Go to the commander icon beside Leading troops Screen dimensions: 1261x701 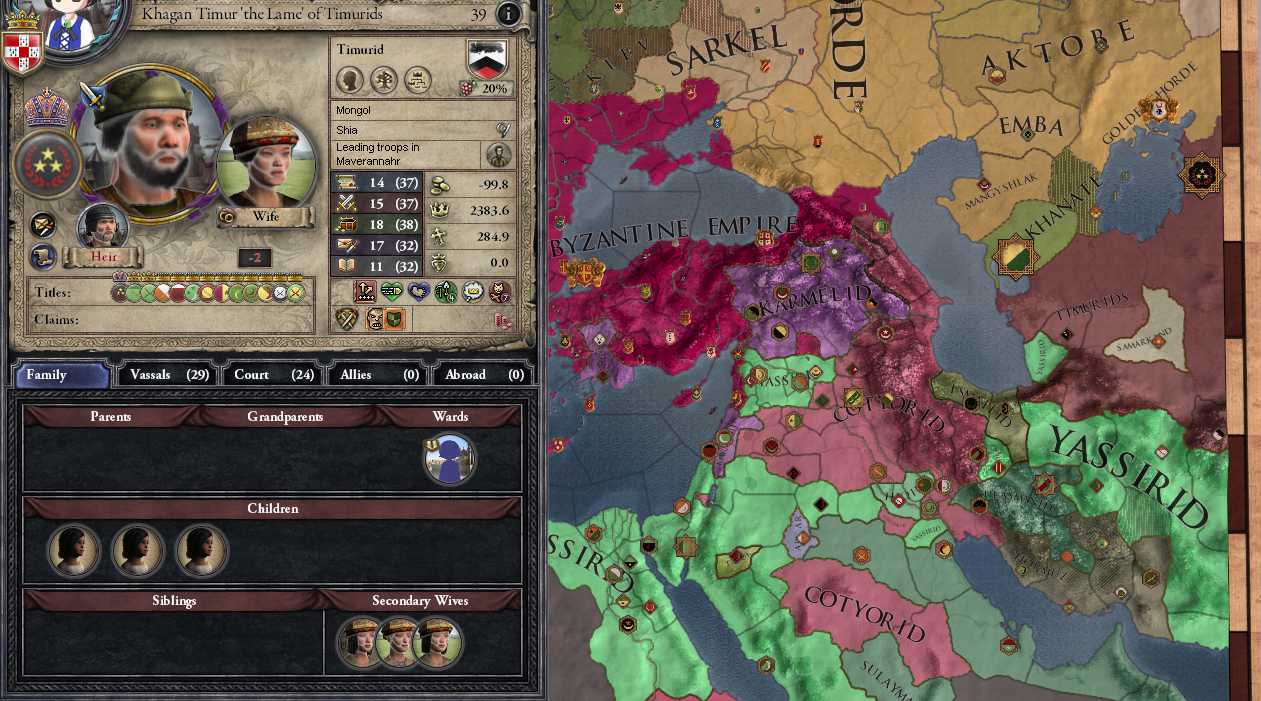click(x=498, y=155)
